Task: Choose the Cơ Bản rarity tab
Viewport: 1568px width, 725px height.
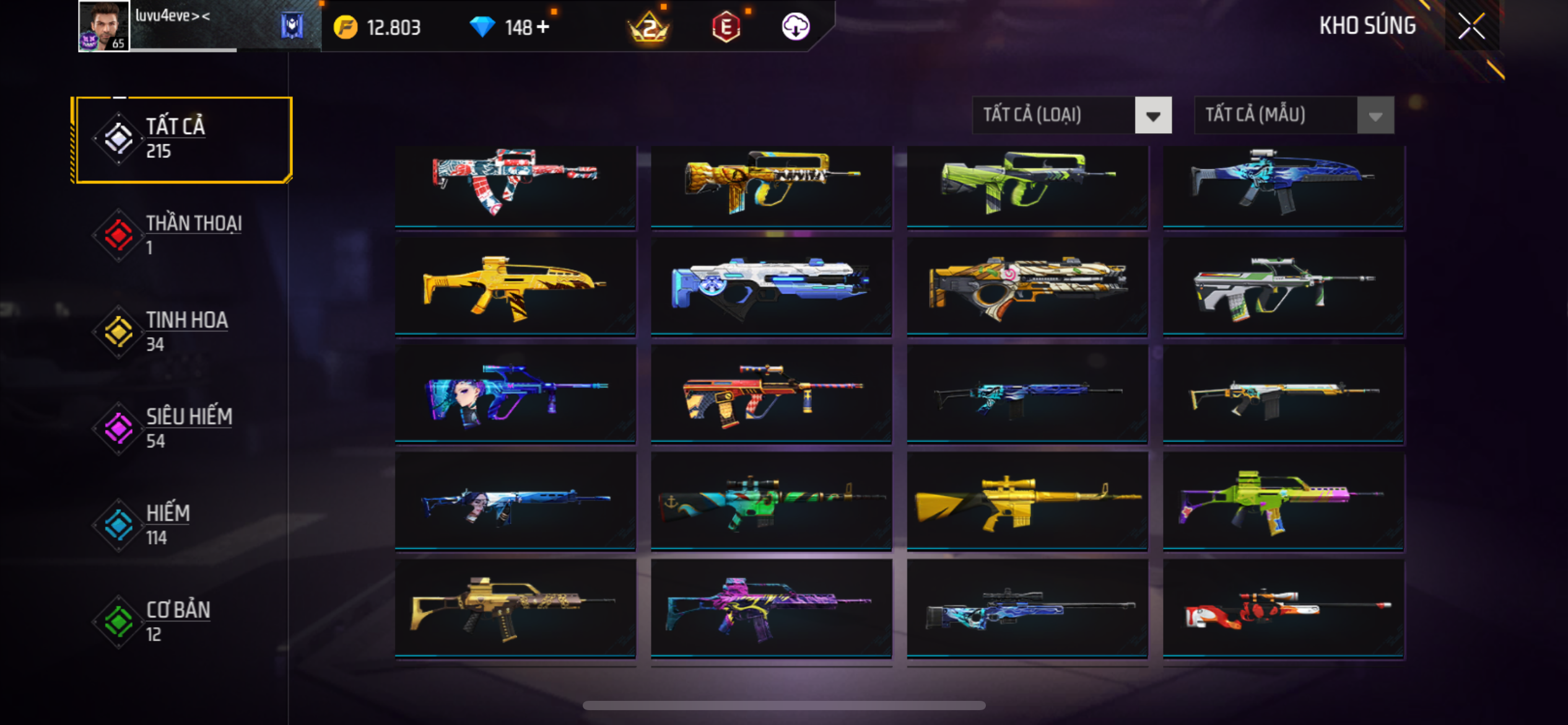Action: 182,622
